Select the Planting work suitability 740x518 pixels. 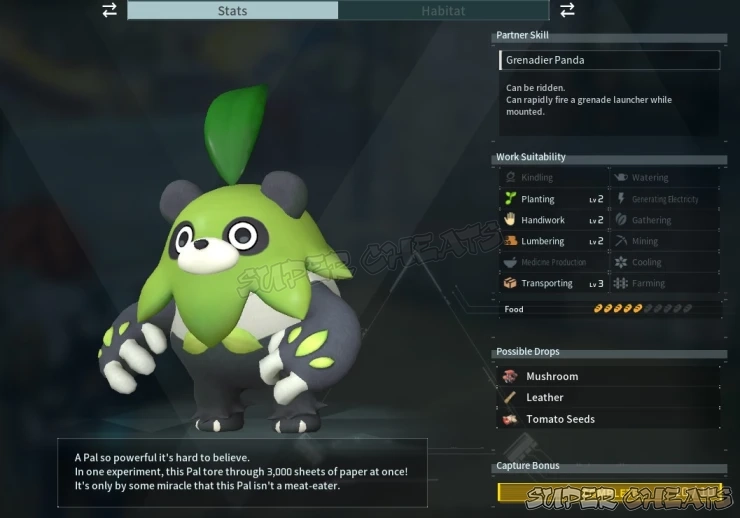pyautogui.click(x=553, y=199)
